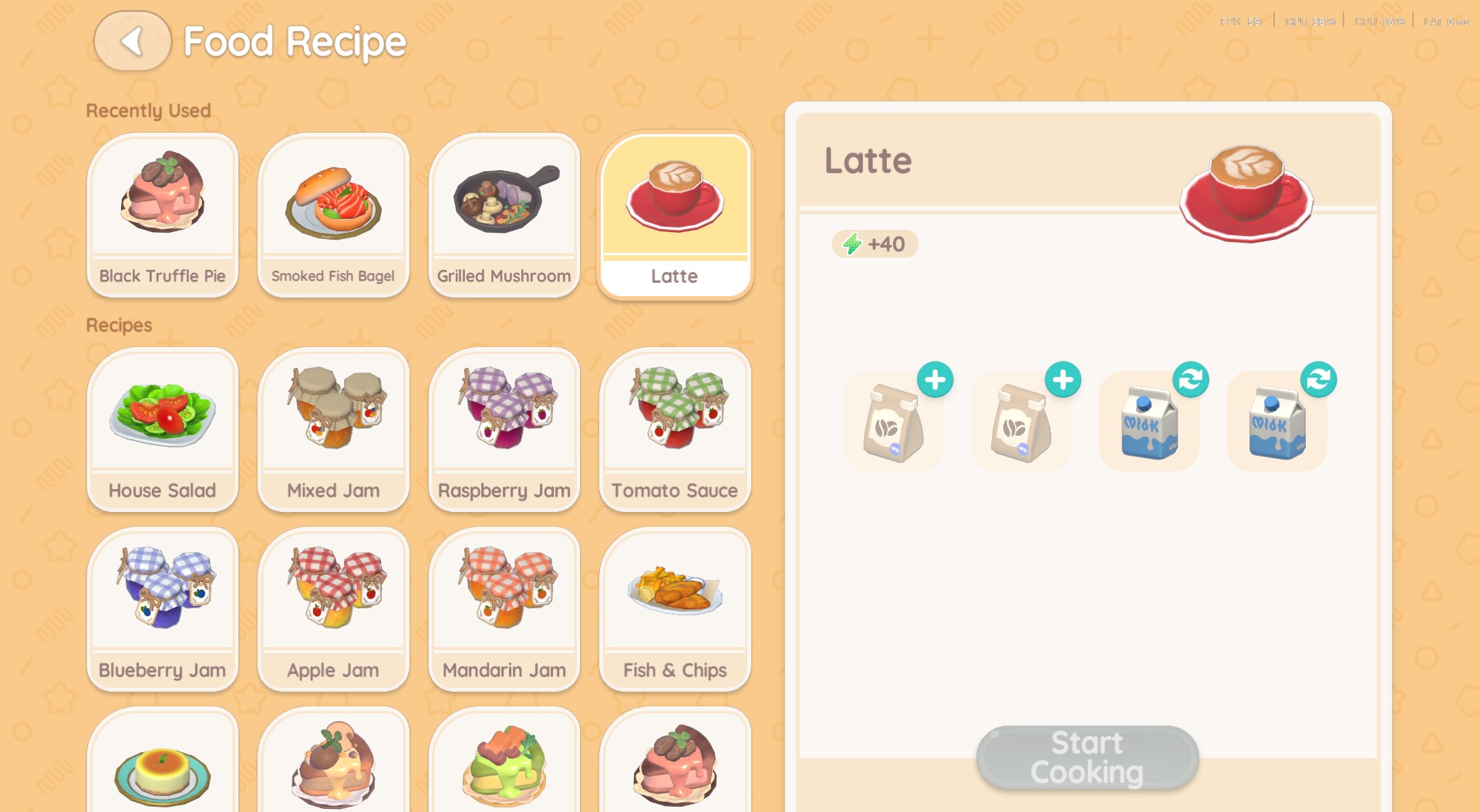Open the Fish & Chips recipe

675,608
